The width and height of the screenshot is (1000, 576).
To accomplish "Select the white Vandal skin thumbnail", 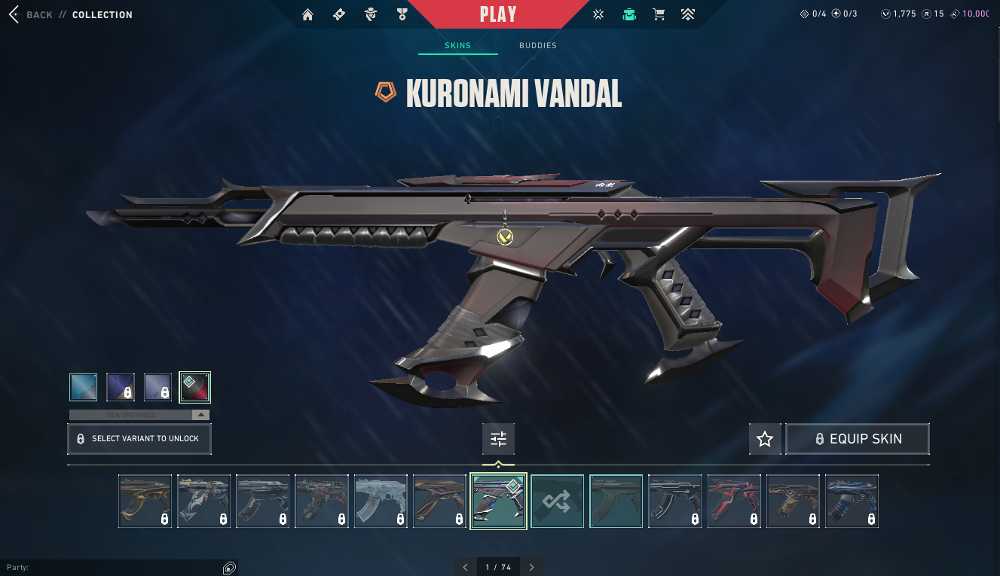I will point(381,501).
